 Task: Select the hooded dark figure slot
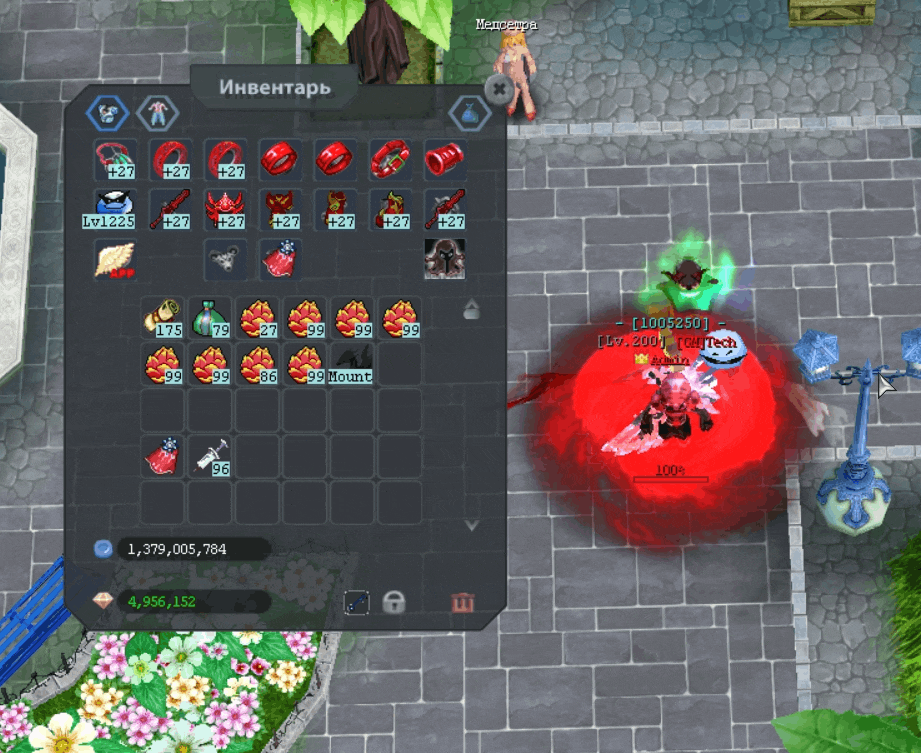point(444,259)
